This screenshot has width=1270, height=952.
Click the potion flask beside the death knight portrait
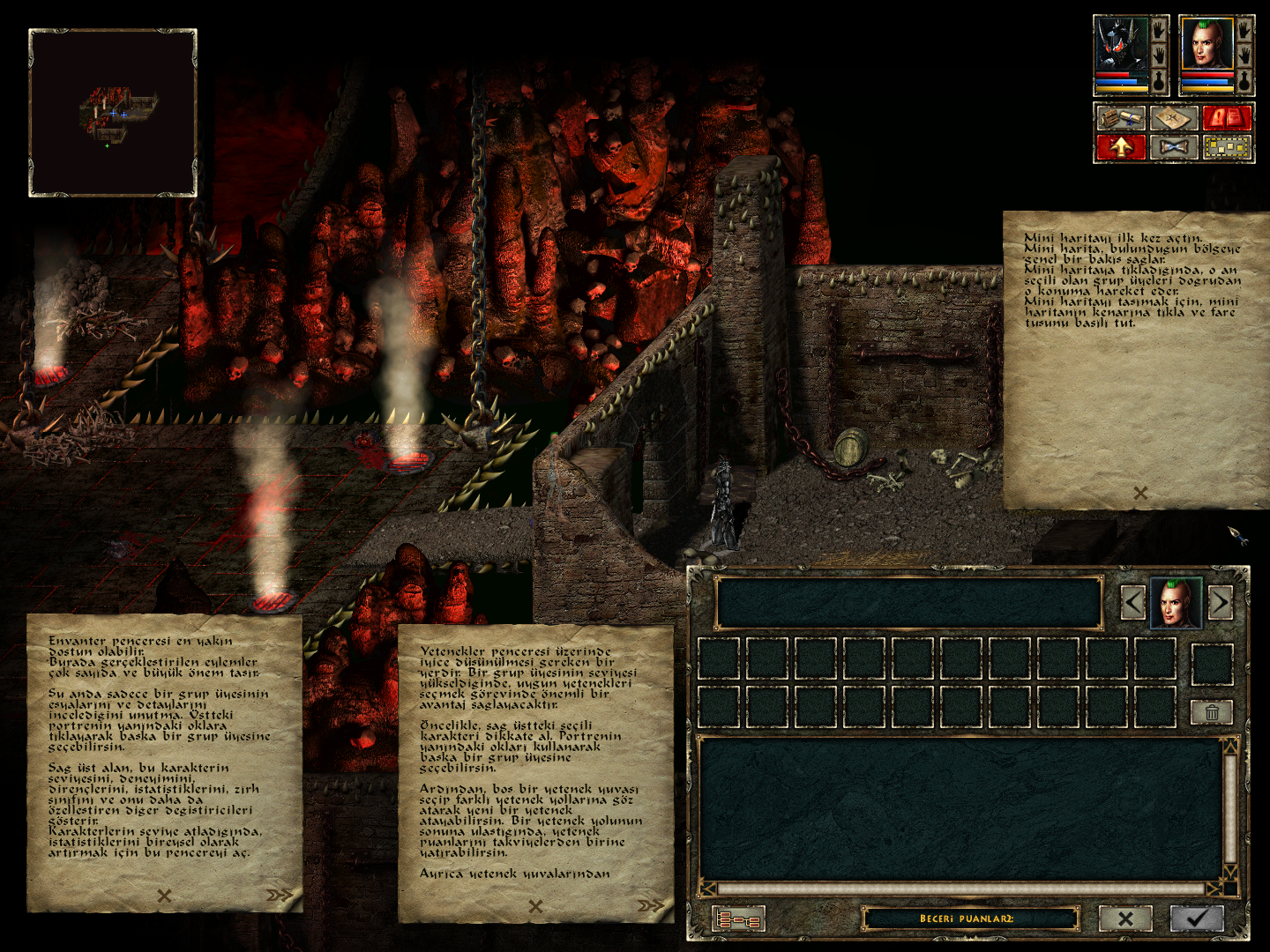pyautogui.click(x=1158, y=82)
